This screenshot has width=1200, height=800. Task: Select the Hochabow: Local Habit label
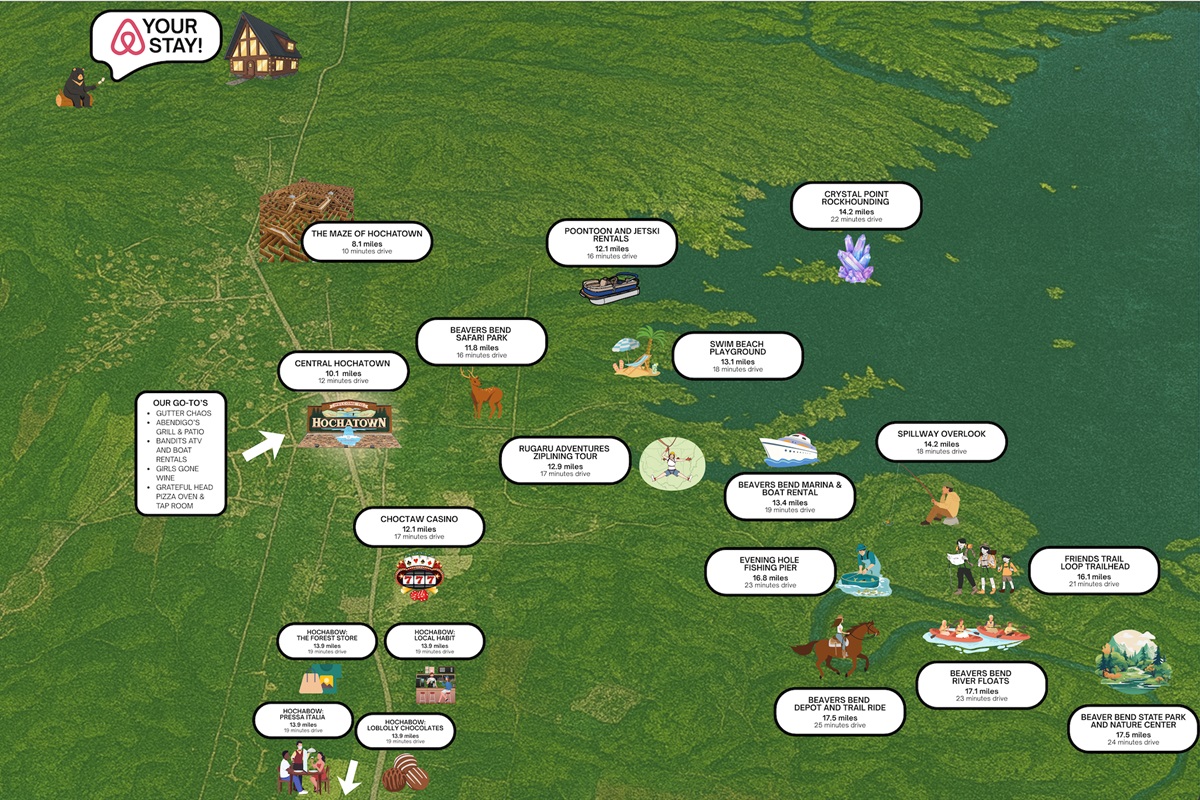[434, 641]
